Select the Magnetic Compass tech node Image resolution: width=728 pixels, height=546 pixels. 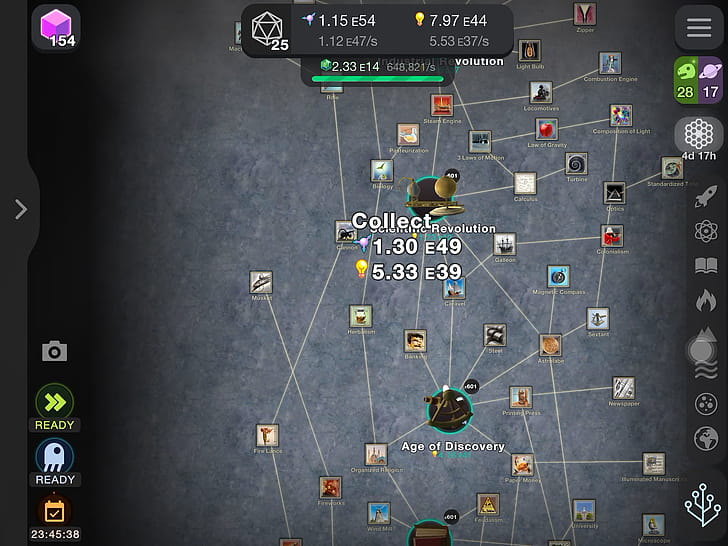(x=558, y=275)
